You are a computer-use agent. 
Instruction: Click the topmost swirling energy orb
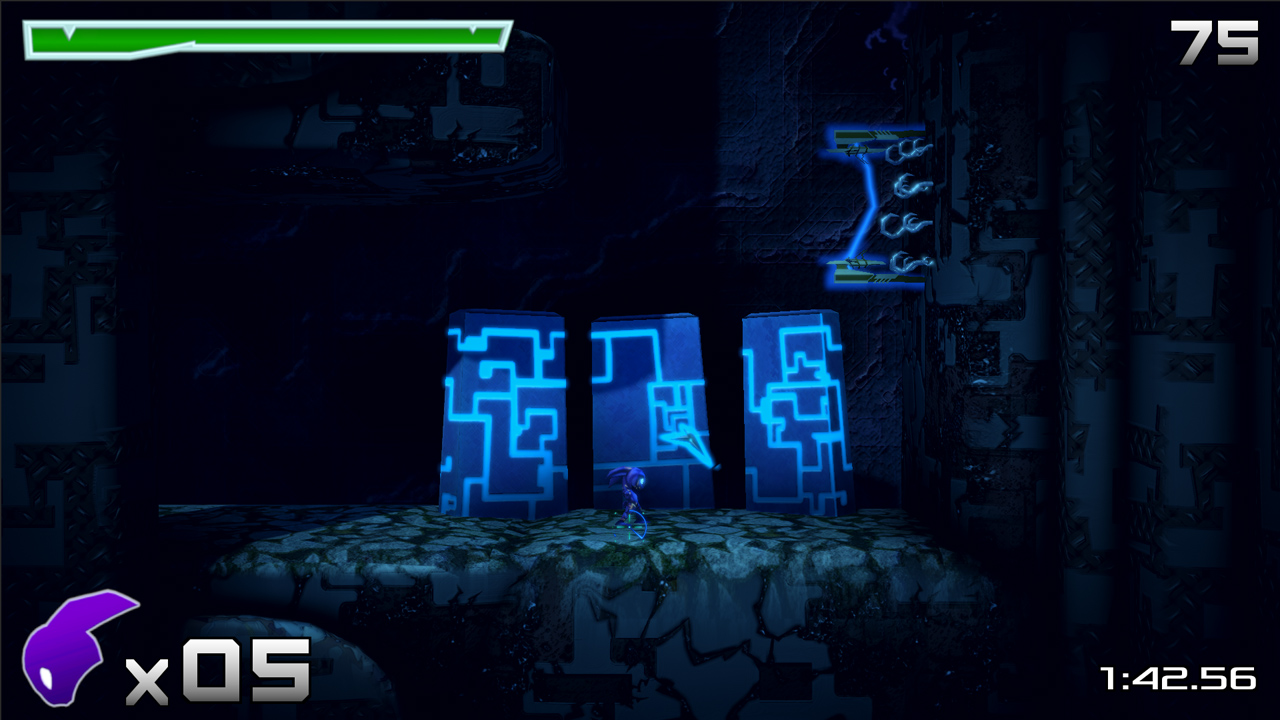point(910,150)
